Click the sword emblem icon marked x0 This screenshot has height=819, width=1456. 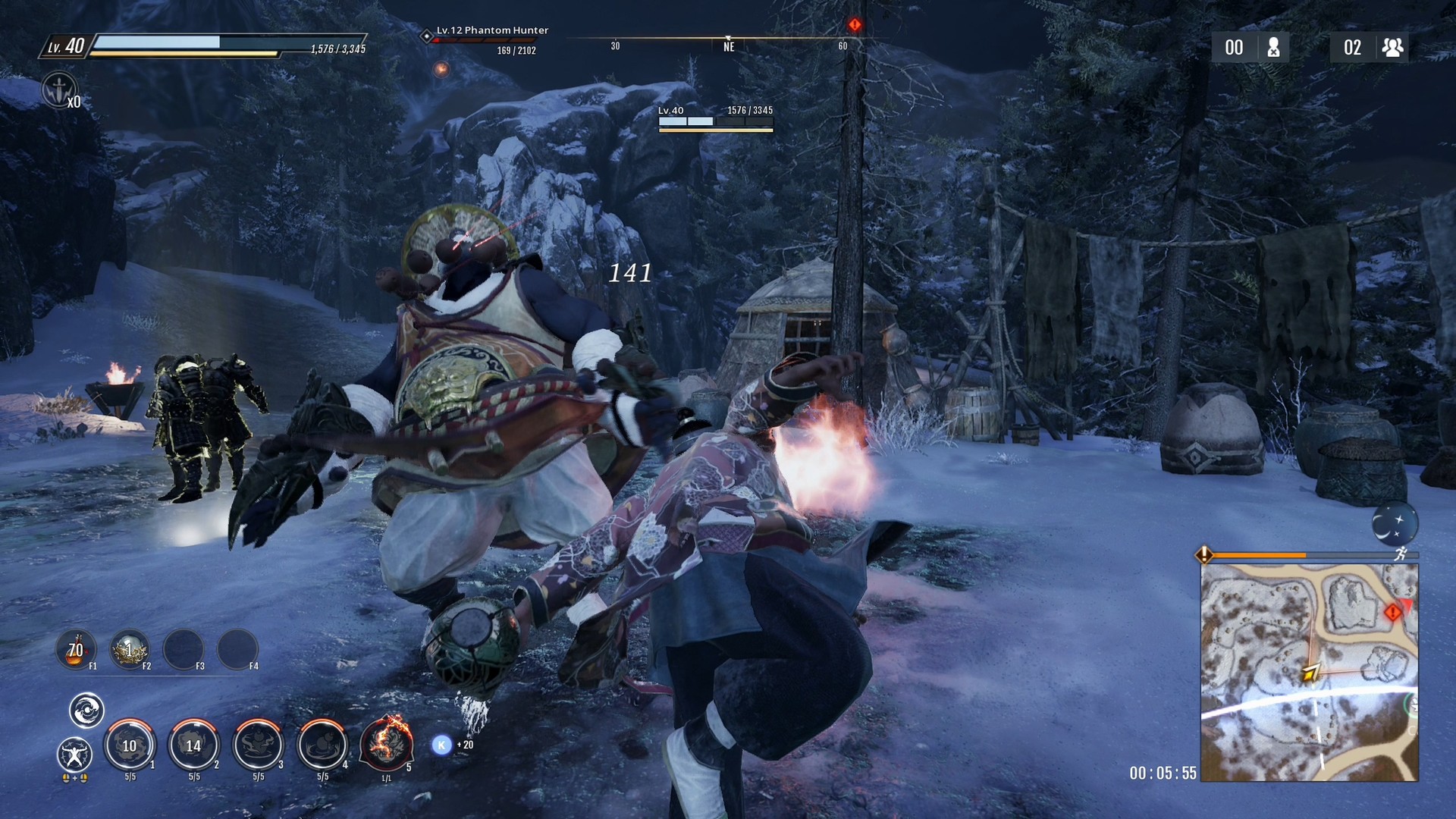(58, 90)
